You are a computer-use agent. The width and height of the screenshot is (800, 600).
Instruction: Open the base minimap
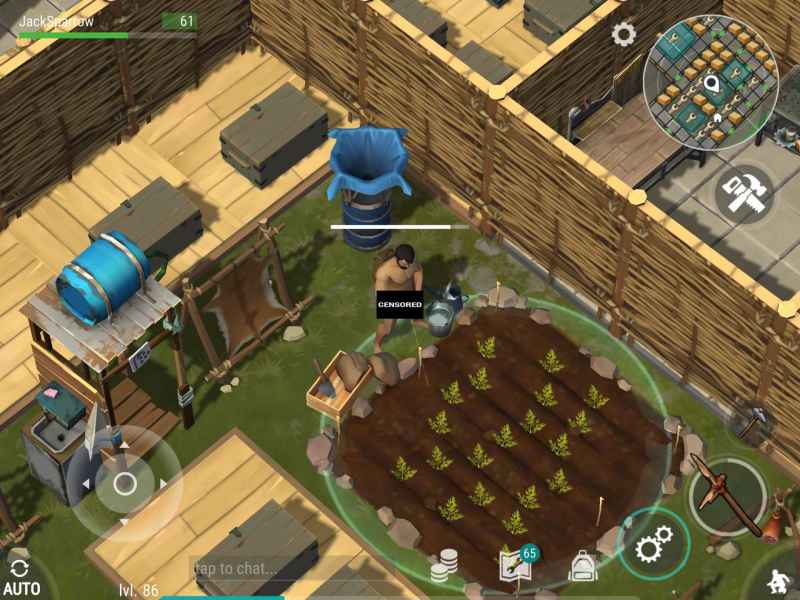[710, 83]
